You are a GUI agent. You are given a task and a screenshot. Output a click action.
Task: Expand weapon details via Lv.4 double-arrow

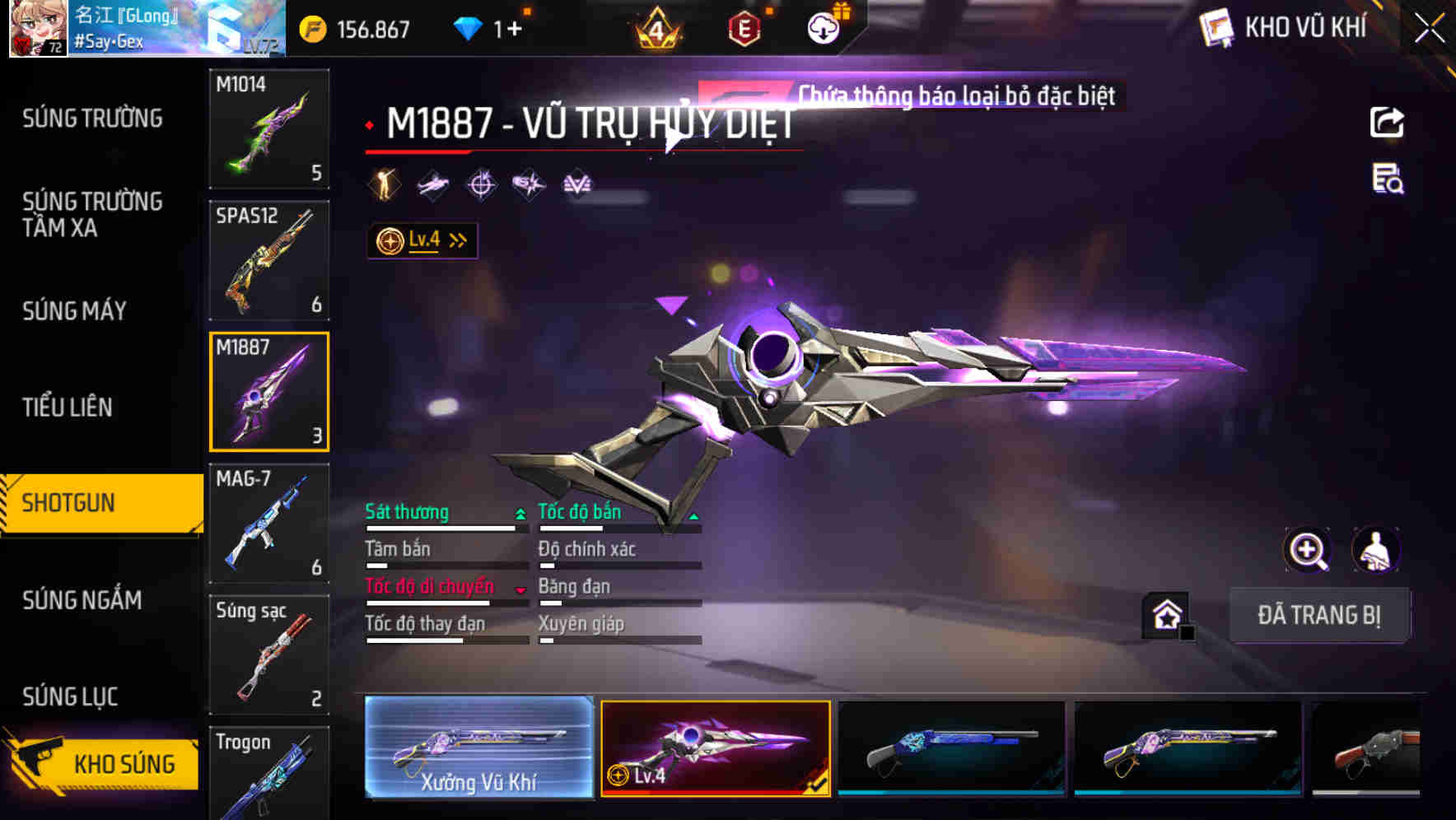(x=457, y=239)
